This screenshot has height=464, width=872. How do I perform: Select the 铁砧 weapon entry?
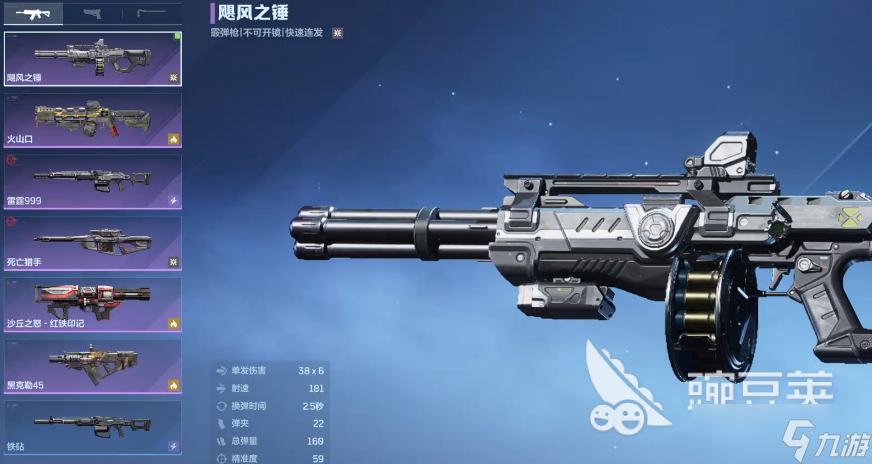[x=93, y=427]
